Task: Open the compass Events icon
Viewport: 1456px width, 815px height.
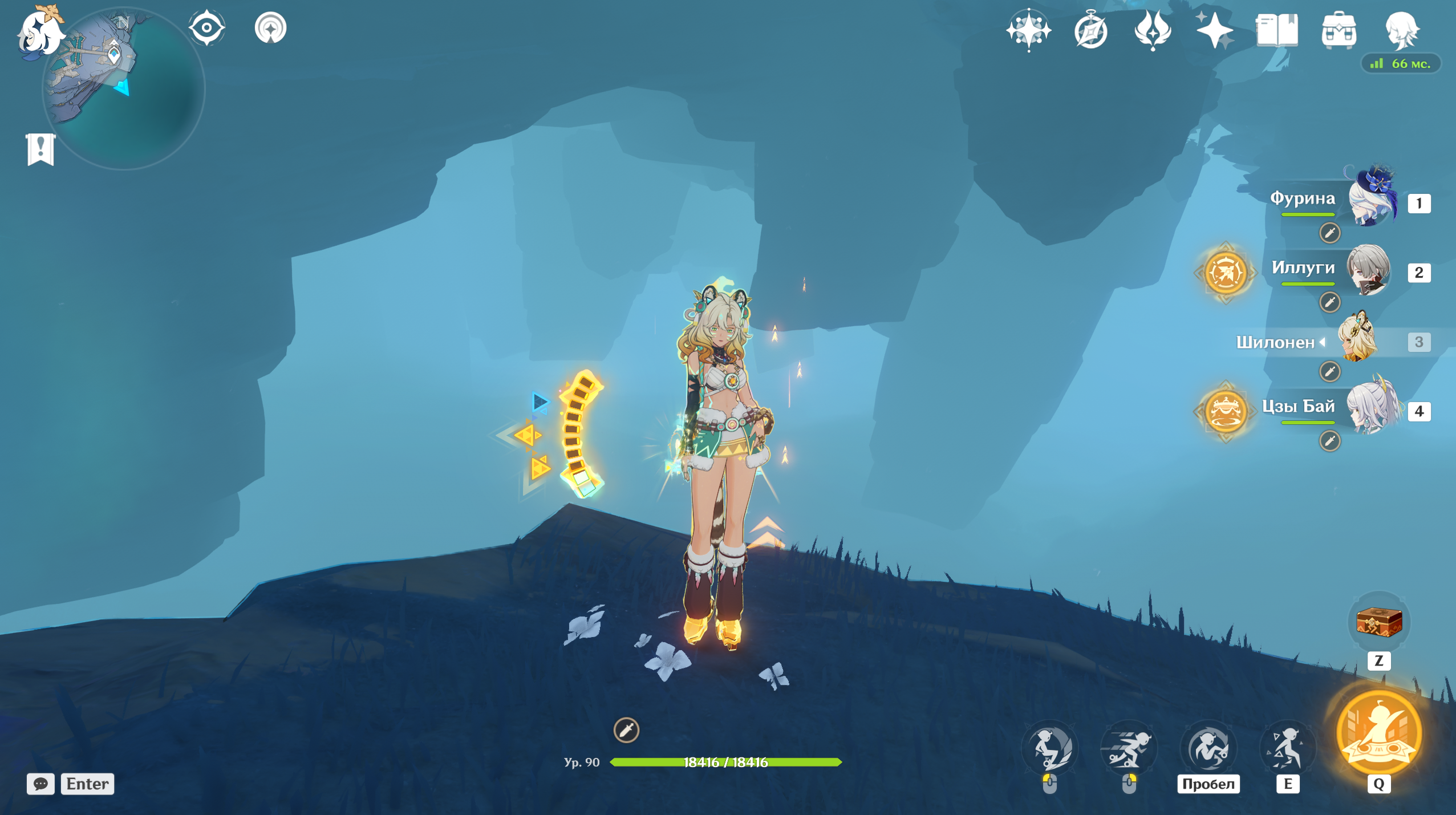Action: click(1090, 30)
